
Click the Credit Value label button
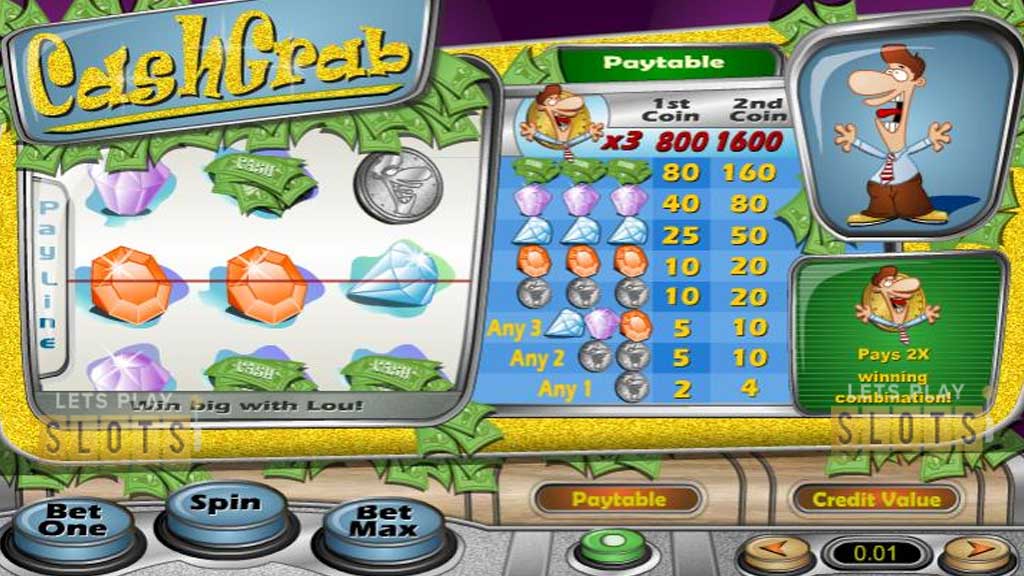pos(875,499)
